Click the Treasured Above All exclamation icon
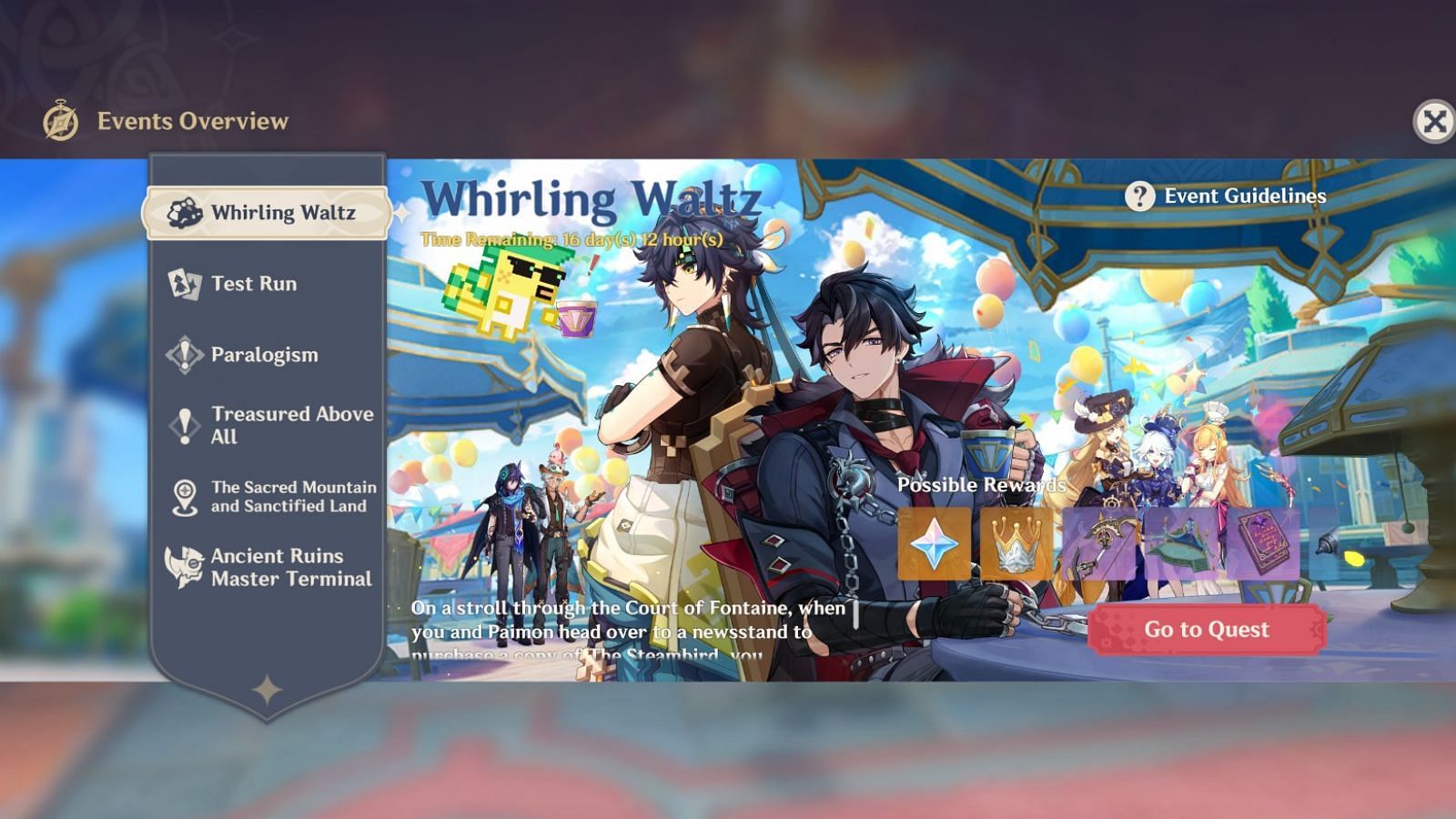The height and width of the screenshot is (819, 1456). coord(184,425)
